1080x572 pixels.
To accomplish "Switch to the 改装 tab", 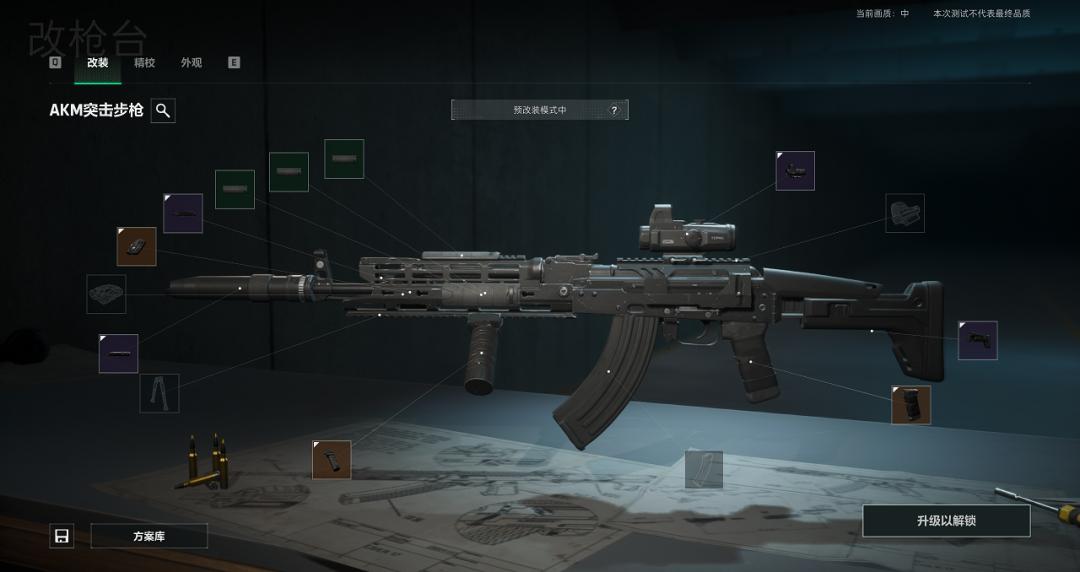I will point(97,63).
